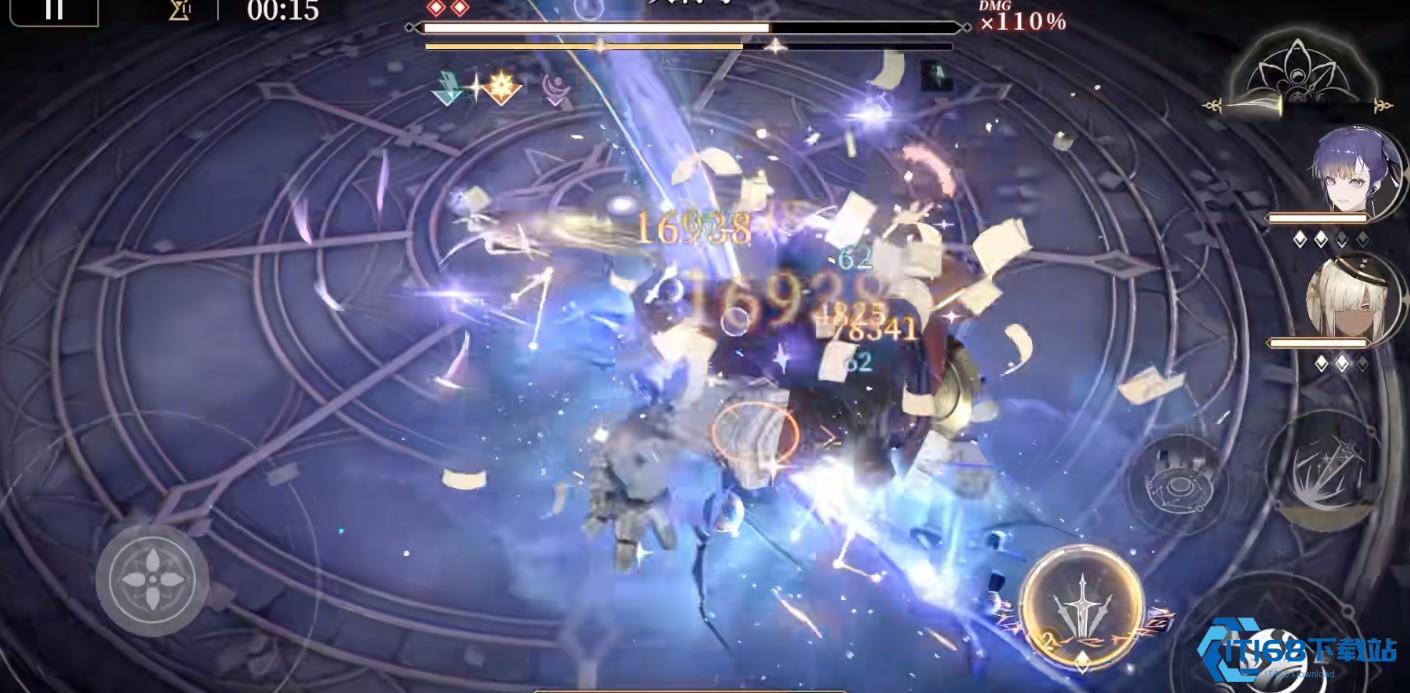1410x693 pixels.
Task: Pause the battle
Action: 53,10
